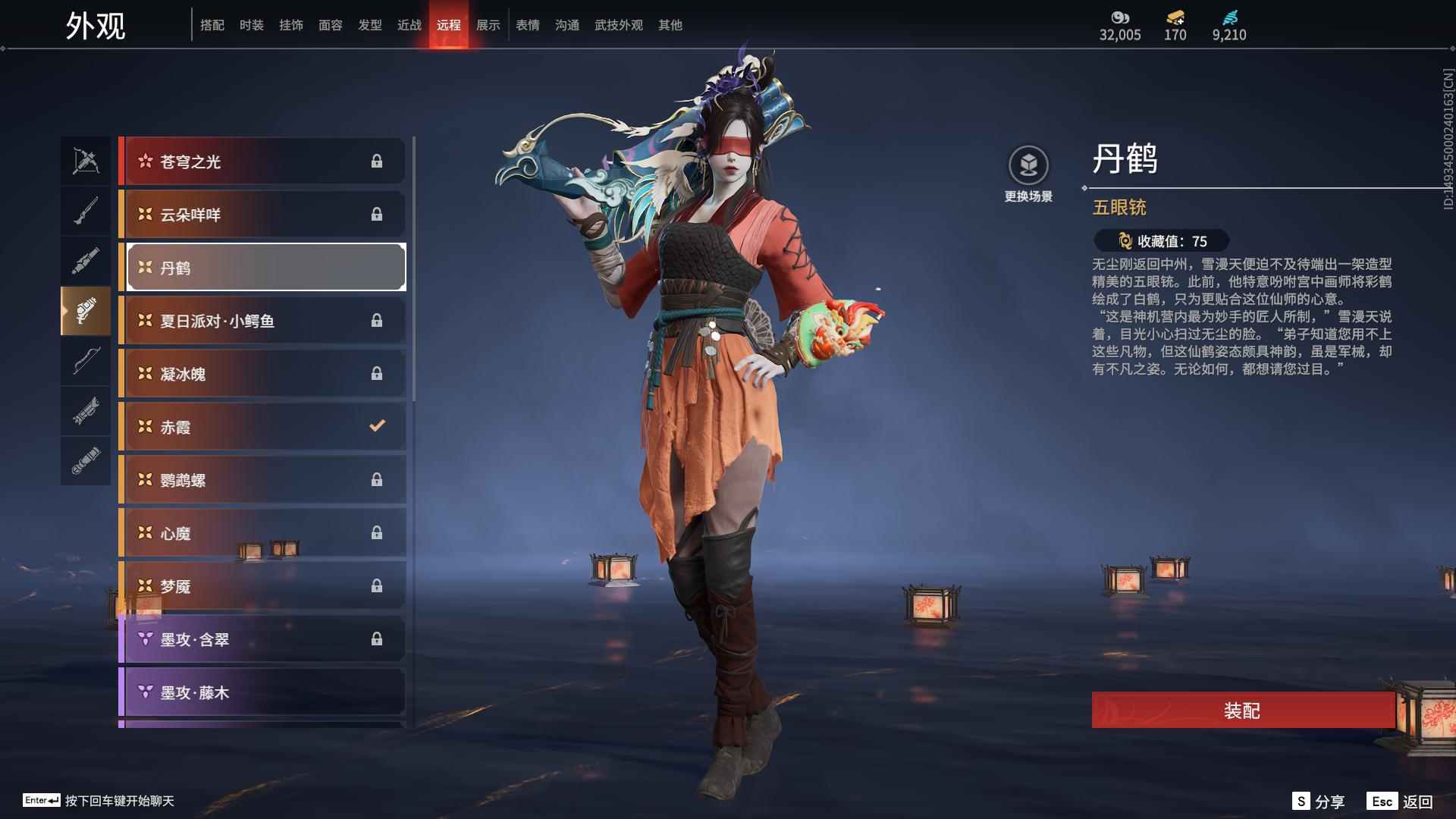The image size is (1456, 819).
Task: Switch to the 时装 tab
Action: point(252,24)
